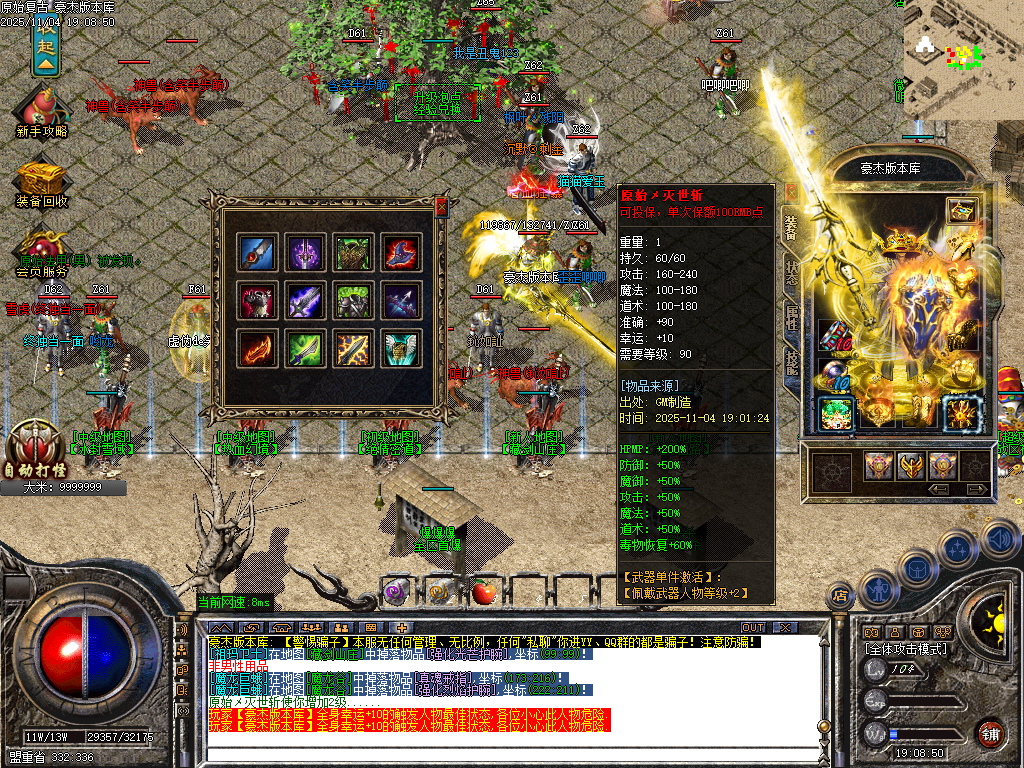This screenshot has height=768, width=1024.
Task: Open 装备回收 equipment recycling chest
Action: pos(41,181)
